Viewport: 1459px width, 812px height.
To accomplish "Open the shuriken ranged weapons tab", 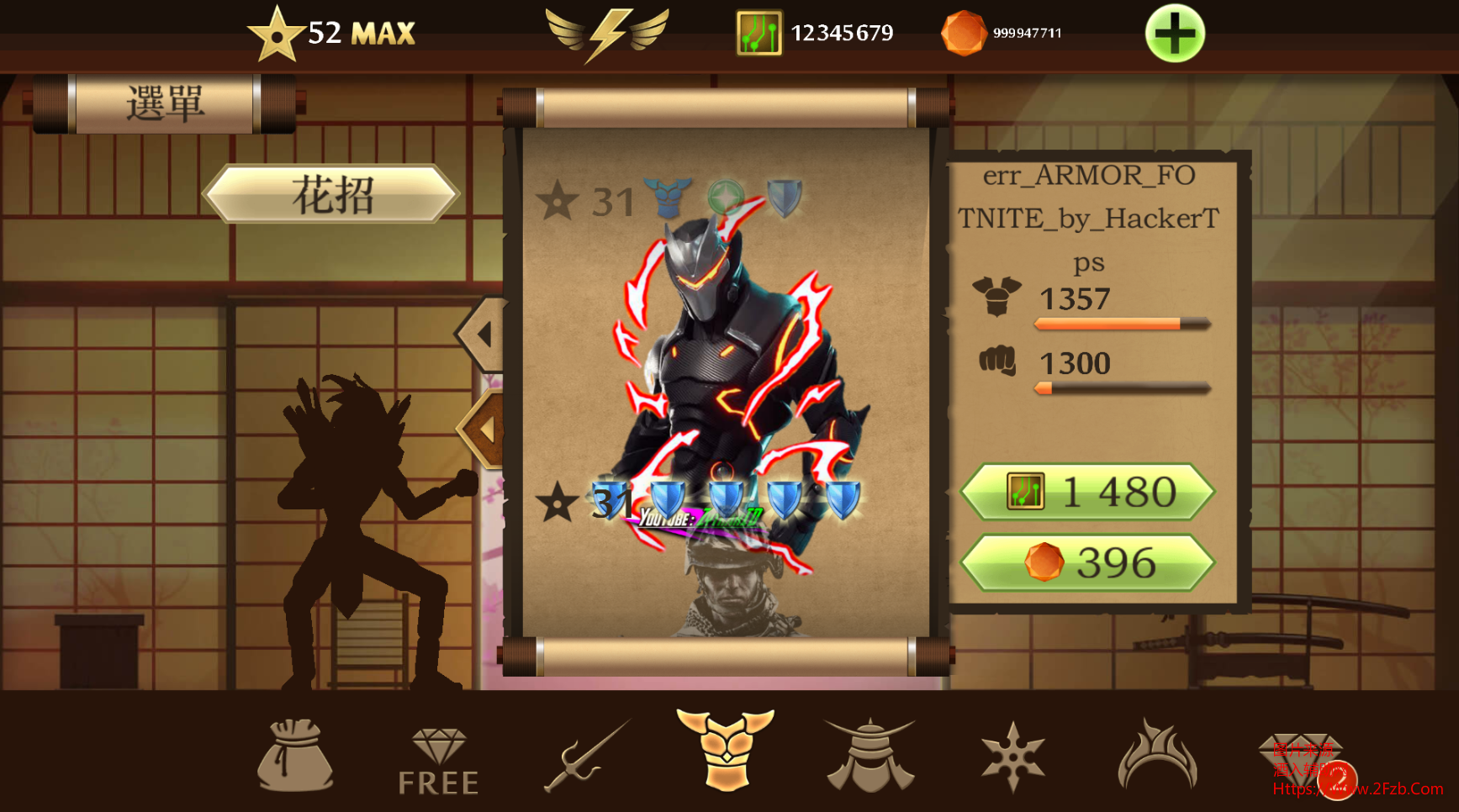I will pos(1012,757).
